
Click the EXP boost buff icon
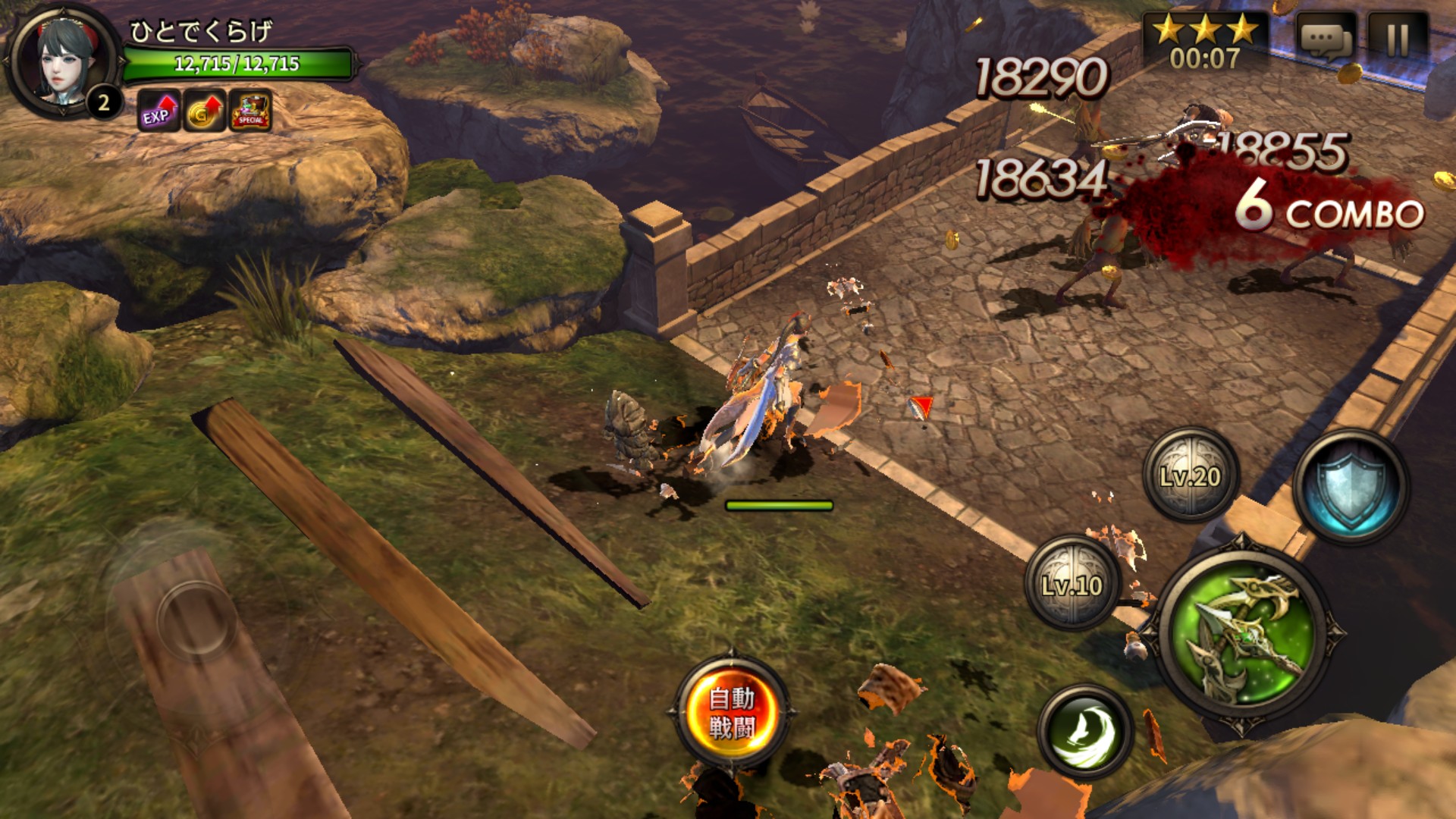(158, 112)
